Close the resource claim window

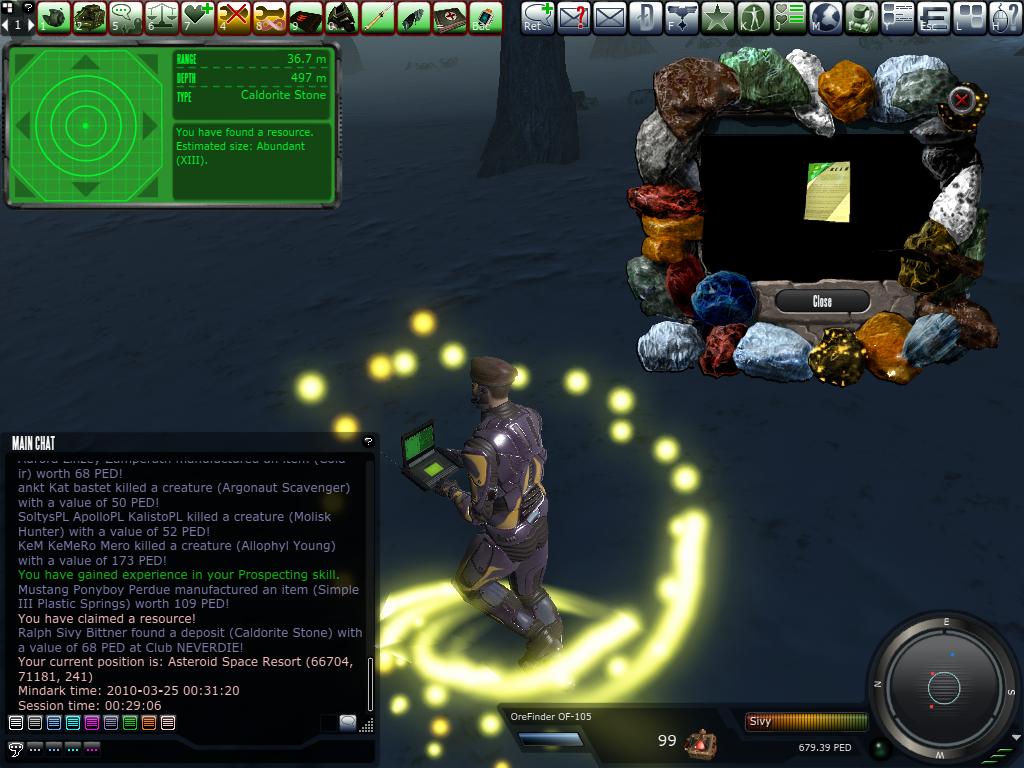822,301
